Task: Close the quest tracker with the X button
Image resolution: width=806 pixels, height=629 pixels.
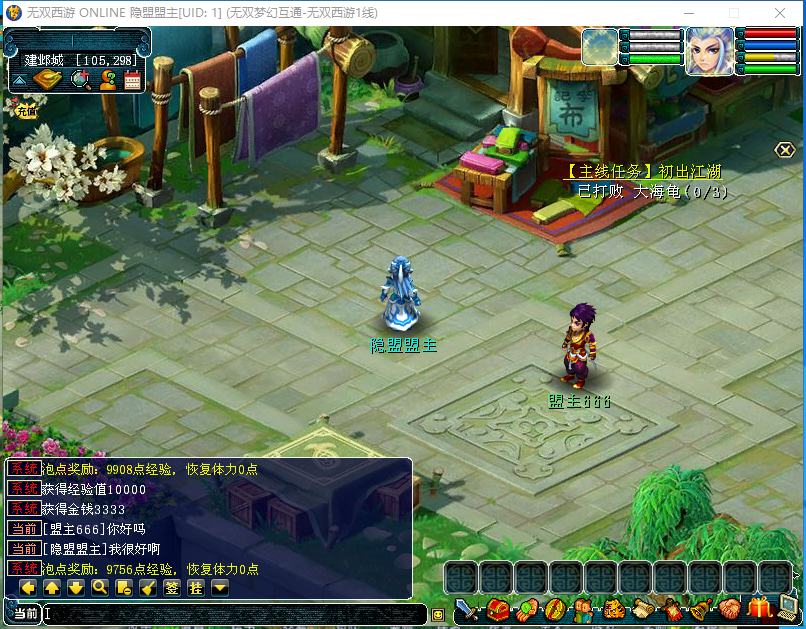Action: click(x=785, y=150)
